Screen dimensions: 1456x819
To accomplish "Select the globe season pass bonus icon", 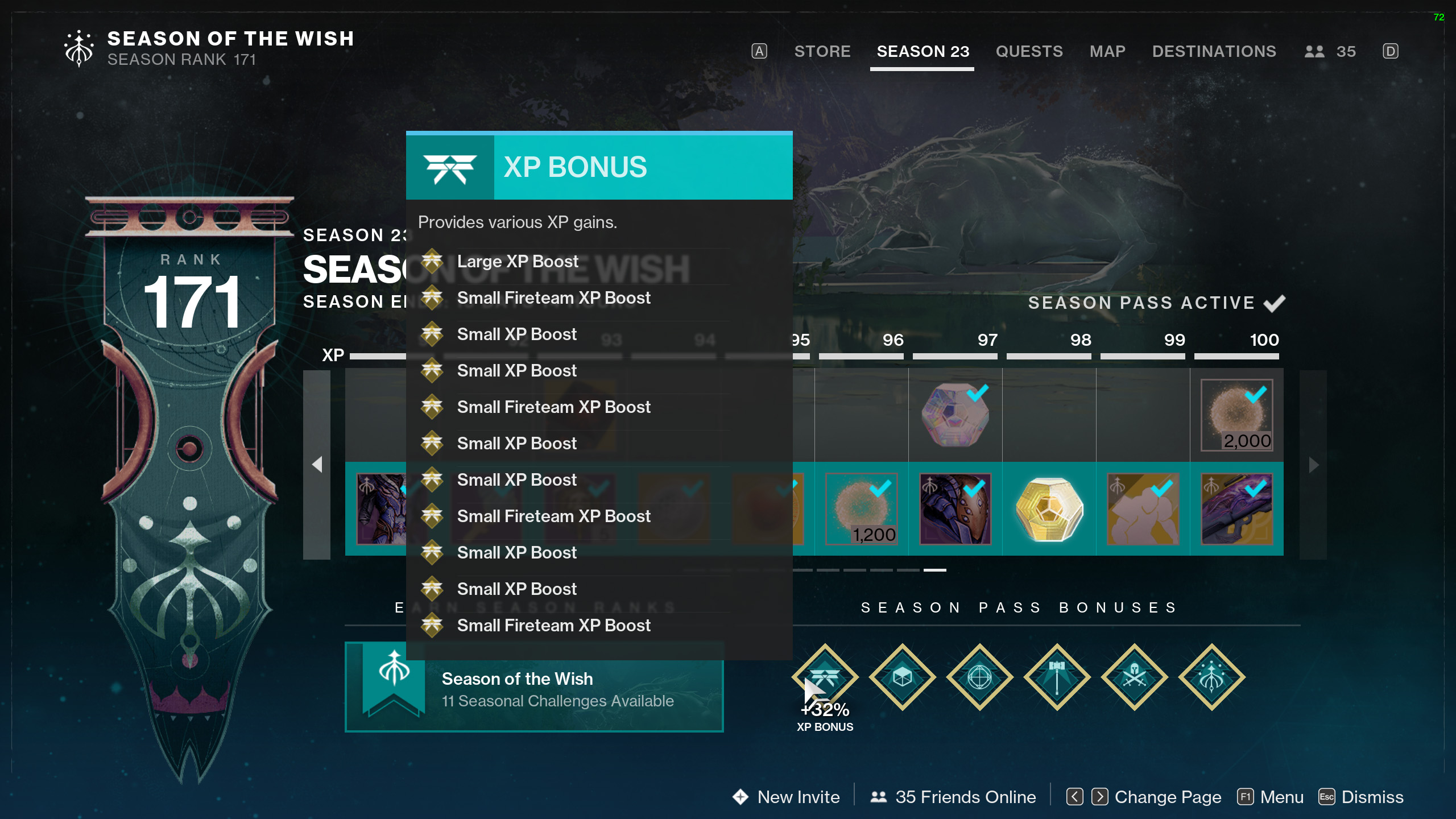I will click(x=979, y=677).
